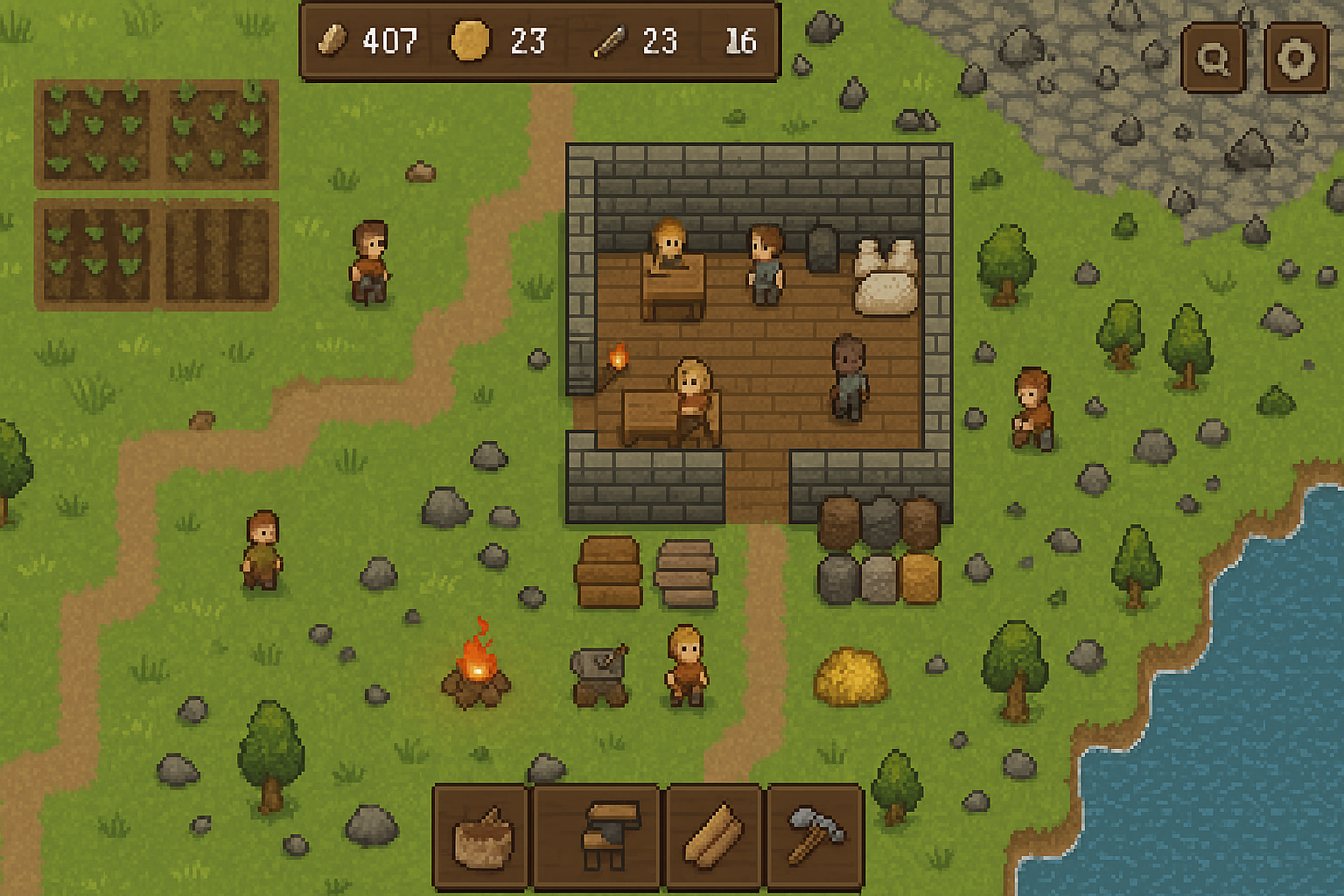Select the sack slot in the hotbar
This screenshot has width=1344, height=896.
tap(482, 837)
